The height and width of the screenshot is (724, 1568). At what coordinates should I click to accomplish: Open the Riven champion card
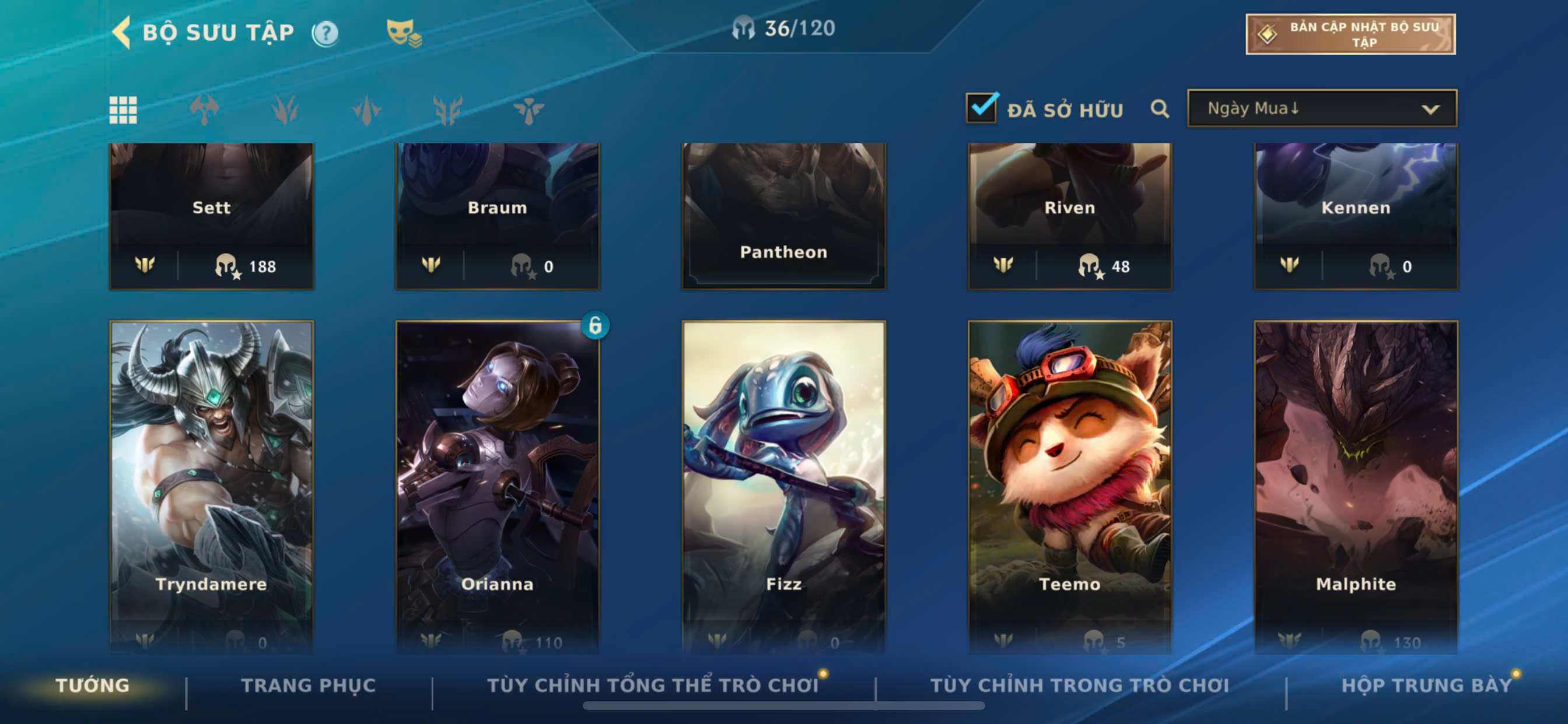(x=1069, y=215)
